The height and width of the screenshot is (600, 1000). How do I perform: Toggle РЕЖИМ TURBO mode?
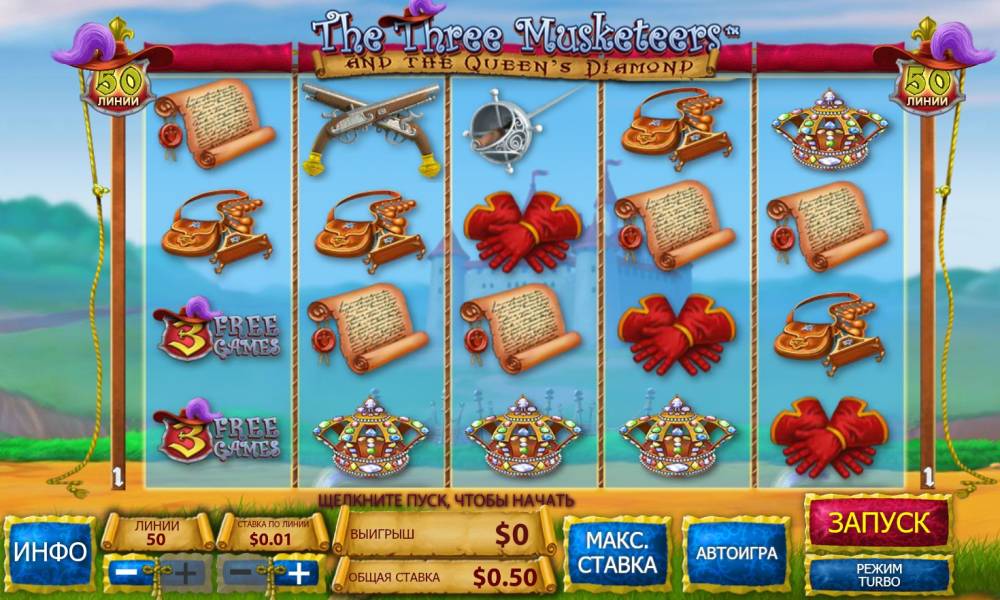(877, 574)
